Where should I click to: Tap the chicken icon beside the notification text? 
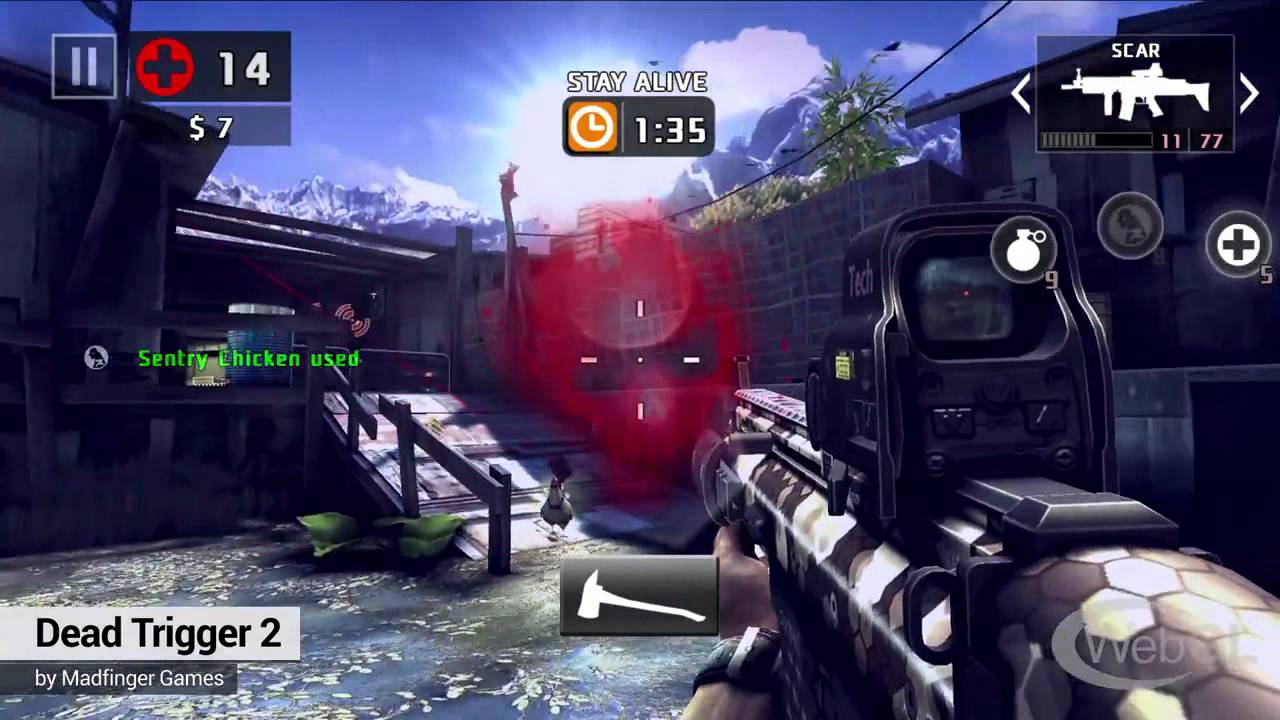(95, 358)
